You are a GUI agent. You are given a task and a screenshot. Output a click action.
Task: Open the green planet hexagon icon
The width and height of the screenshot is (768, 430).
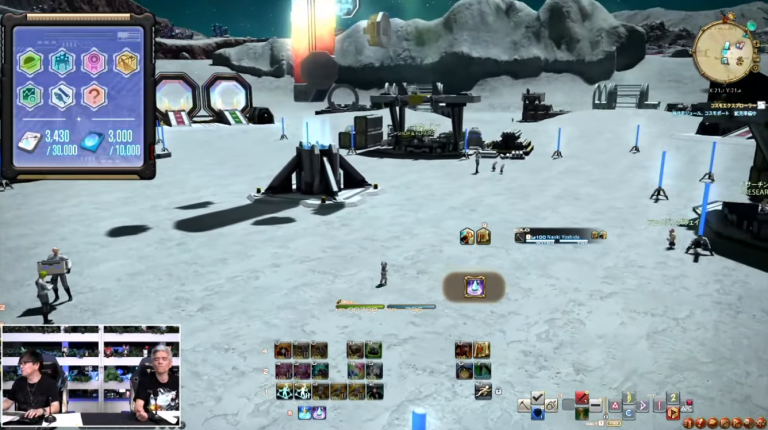(31, 63)
